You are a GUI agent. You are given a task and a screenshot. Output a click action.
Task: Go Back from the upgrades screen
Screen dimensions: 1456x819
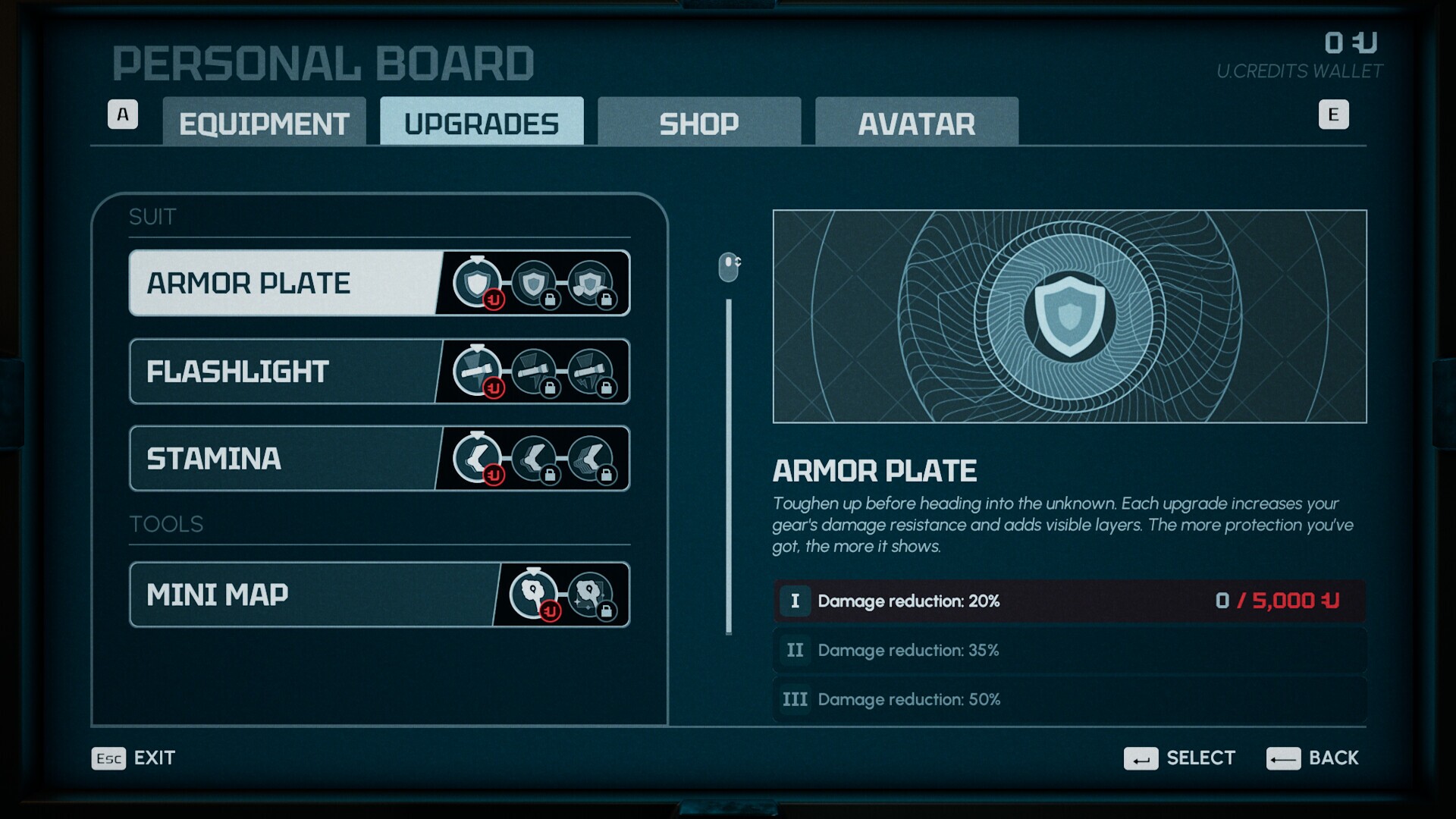pos(1313,758)
